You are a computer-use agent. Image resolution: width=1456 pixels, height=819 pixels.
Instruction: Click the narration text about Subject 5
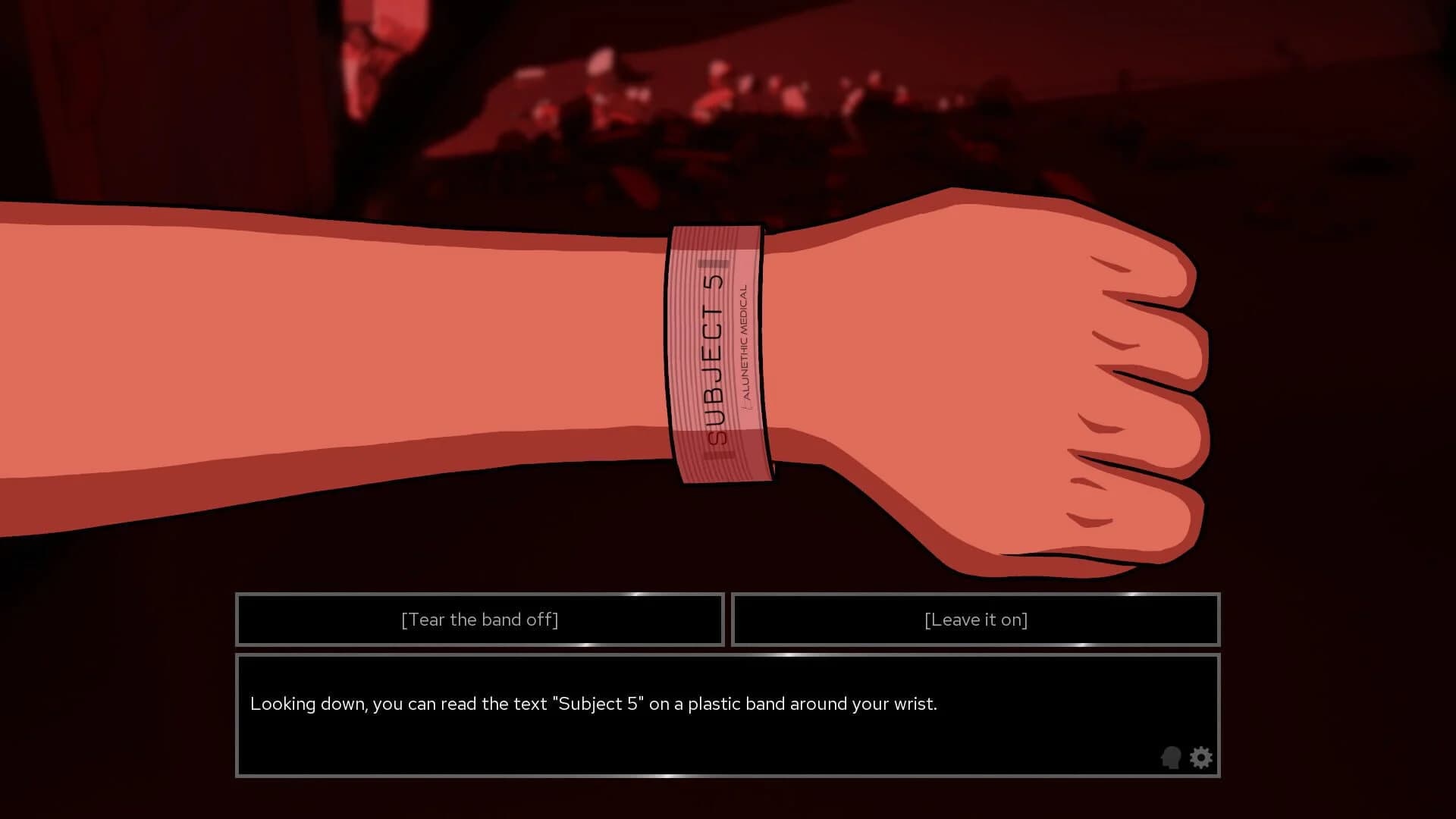tap(594, 704)
